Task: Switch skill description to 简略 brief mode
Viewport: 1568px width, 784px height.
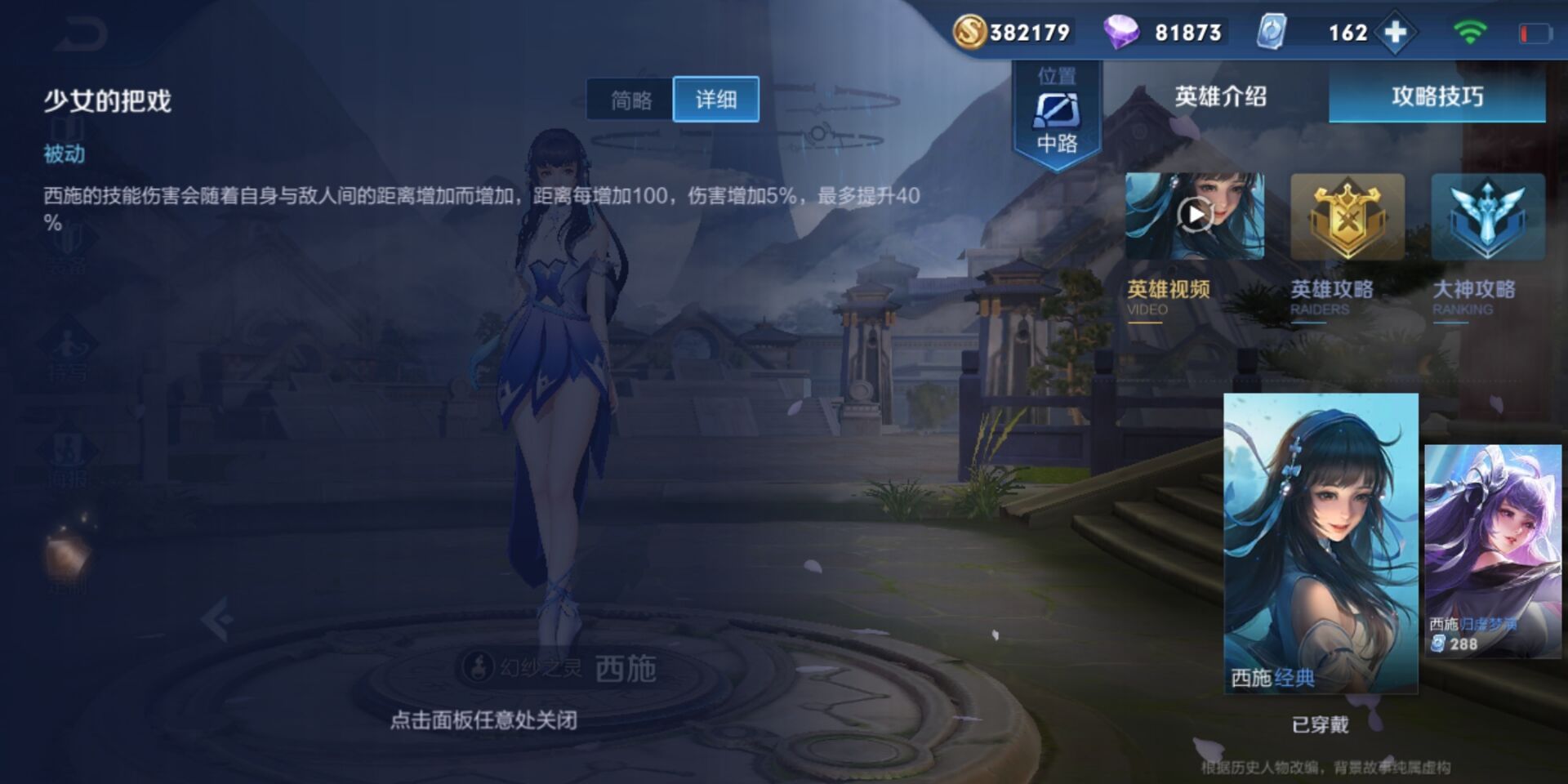Action: tap(629, 98)
